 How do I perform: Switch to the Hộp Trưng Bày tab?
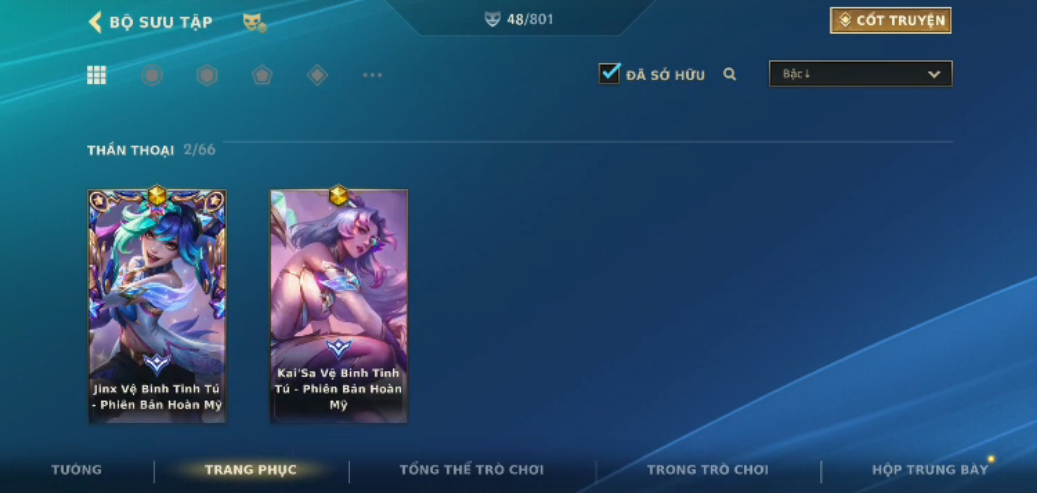pos(930,470)
